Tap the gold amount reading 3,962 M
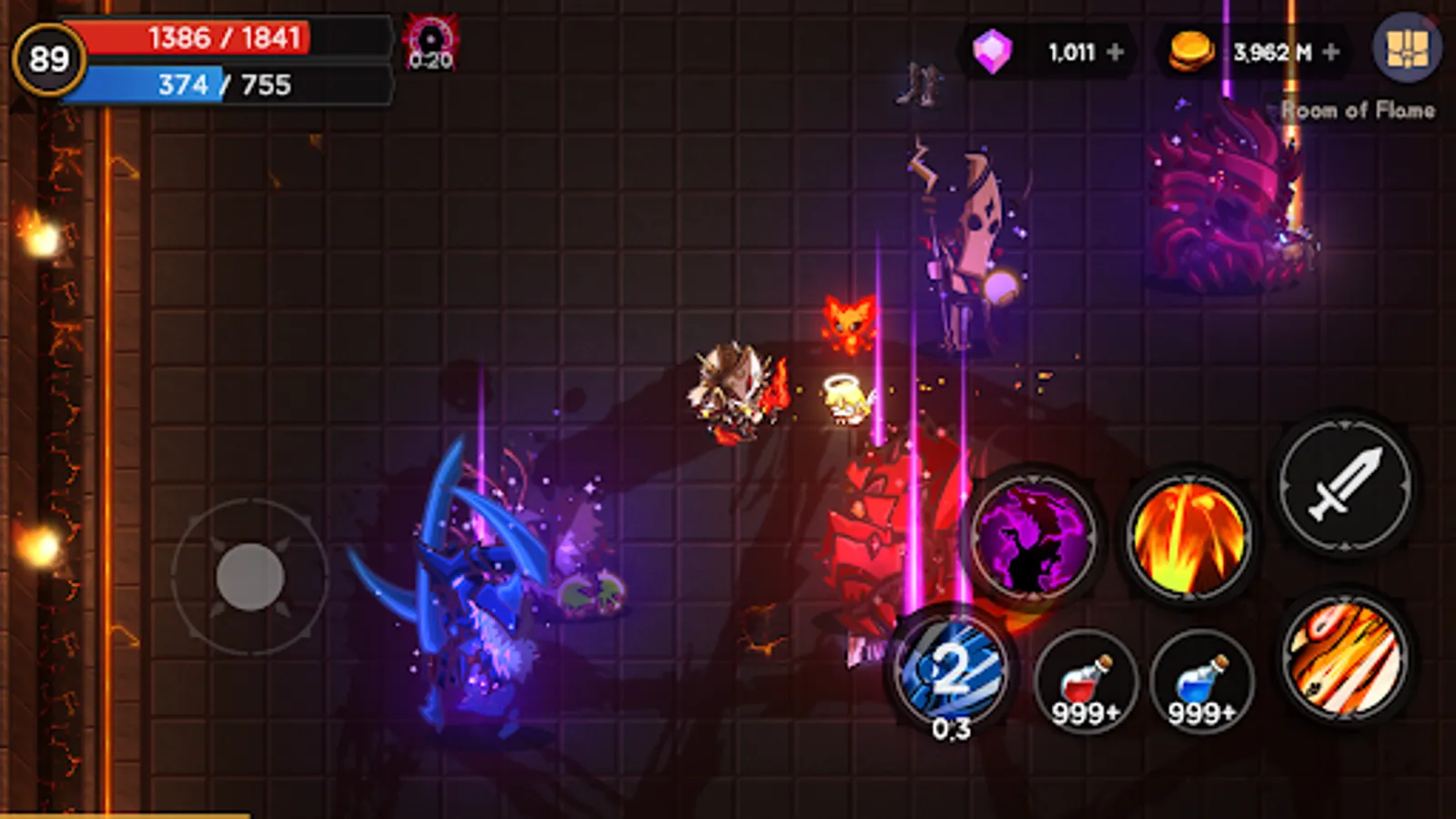The height and width of the screenshot is (819, 1456). click(x=1273, y=52)
